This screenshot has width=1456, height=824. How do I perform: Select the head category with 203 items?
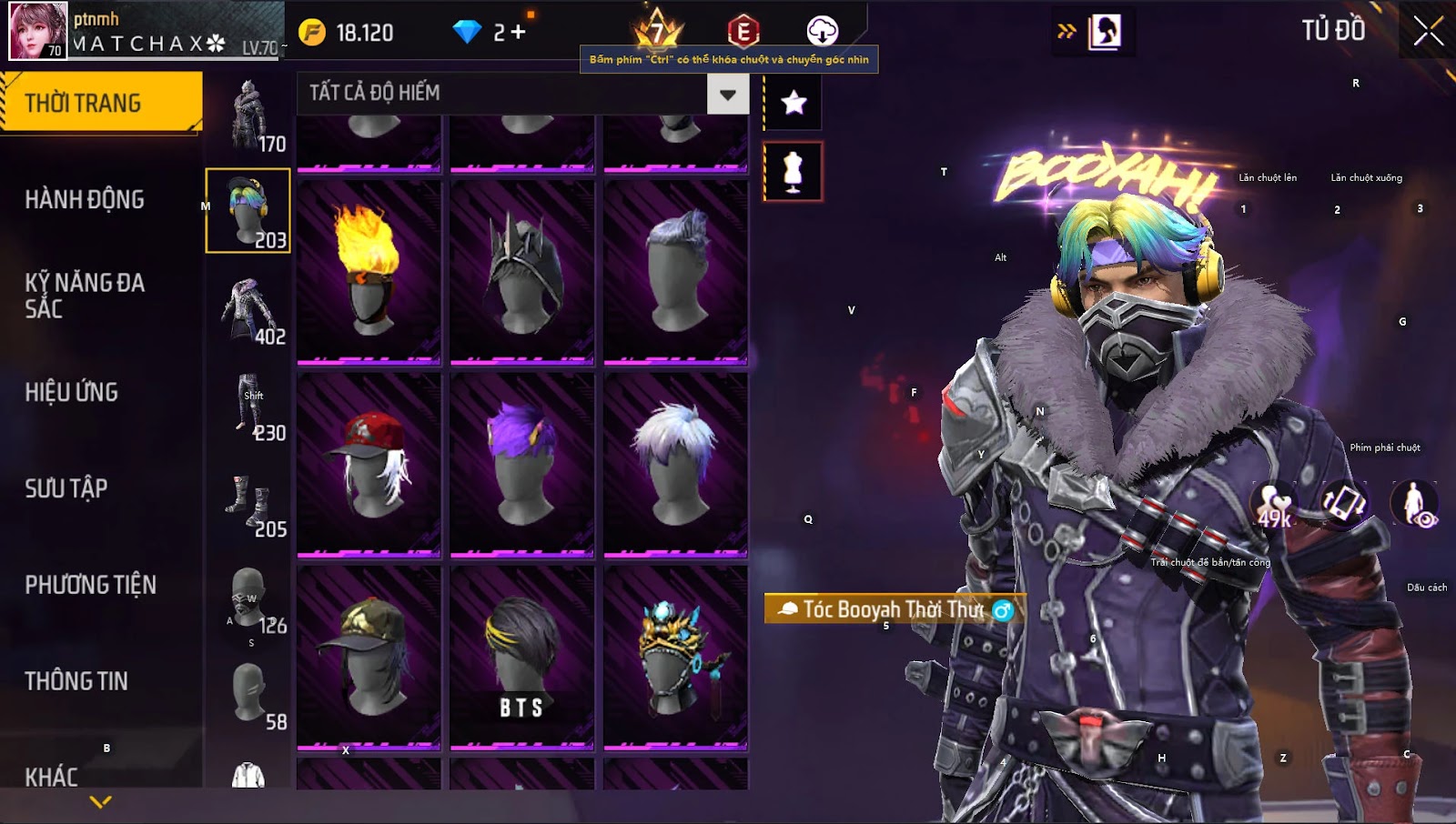248,211
